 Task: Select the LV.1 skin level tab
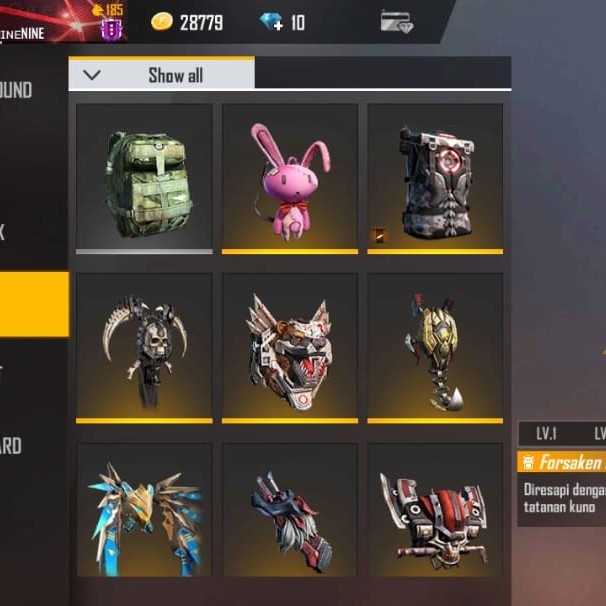(546, 433)
